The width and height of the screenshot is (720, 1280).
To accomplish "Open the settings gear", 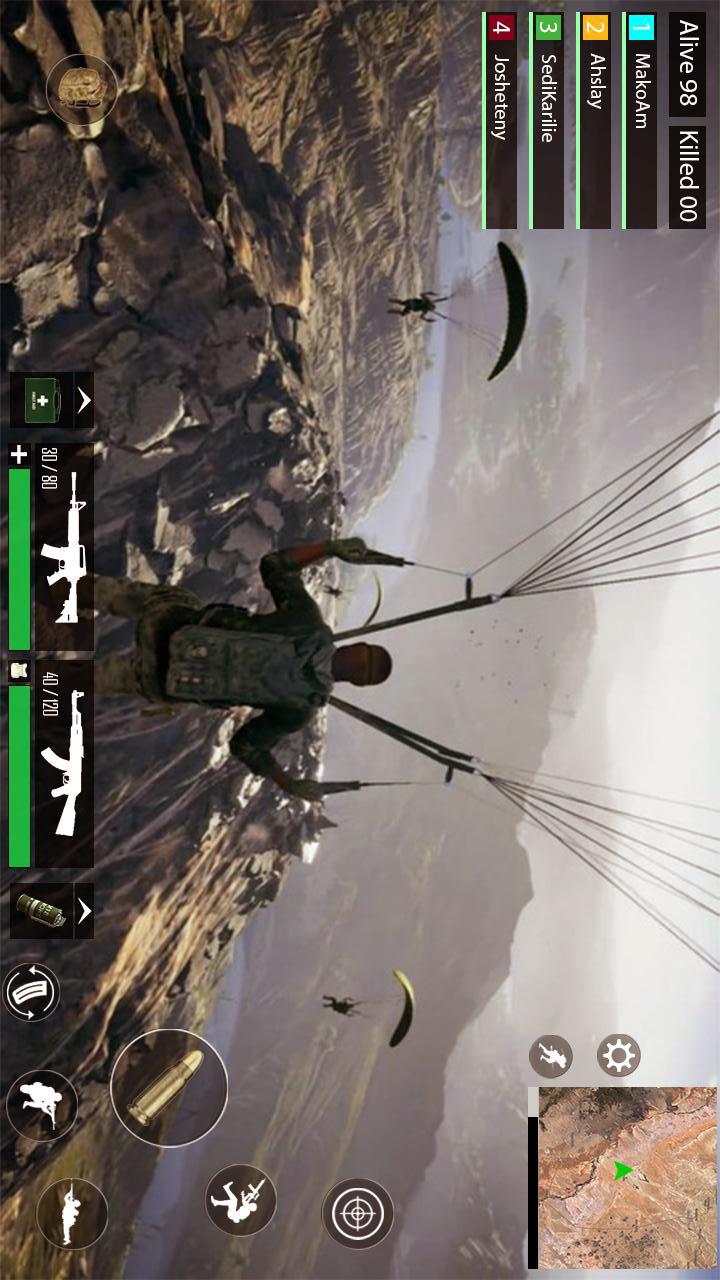I will [618, 1056].
